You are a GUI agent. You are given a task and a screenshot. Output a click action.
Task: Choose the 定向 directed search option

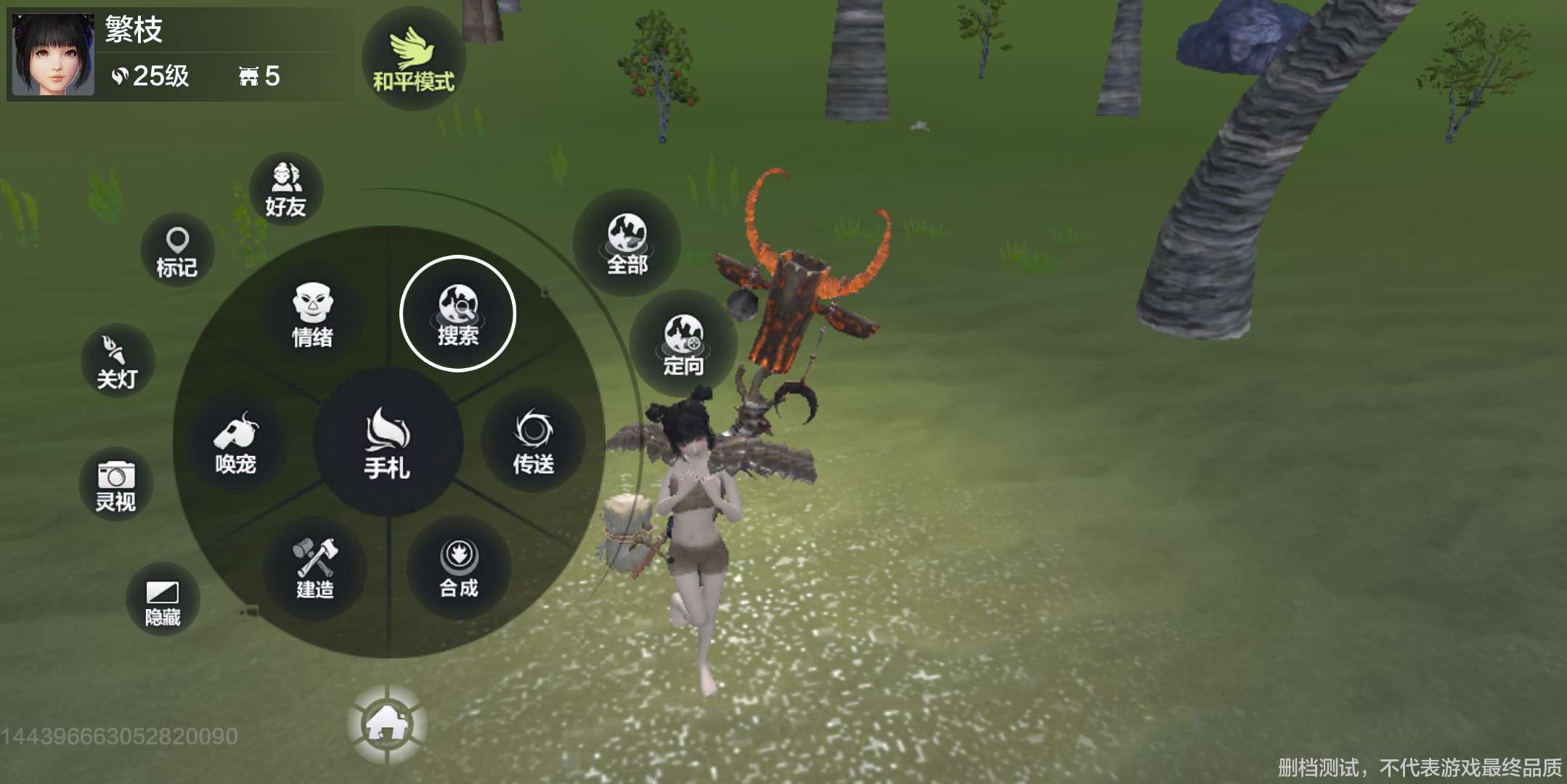coord(683,344)
